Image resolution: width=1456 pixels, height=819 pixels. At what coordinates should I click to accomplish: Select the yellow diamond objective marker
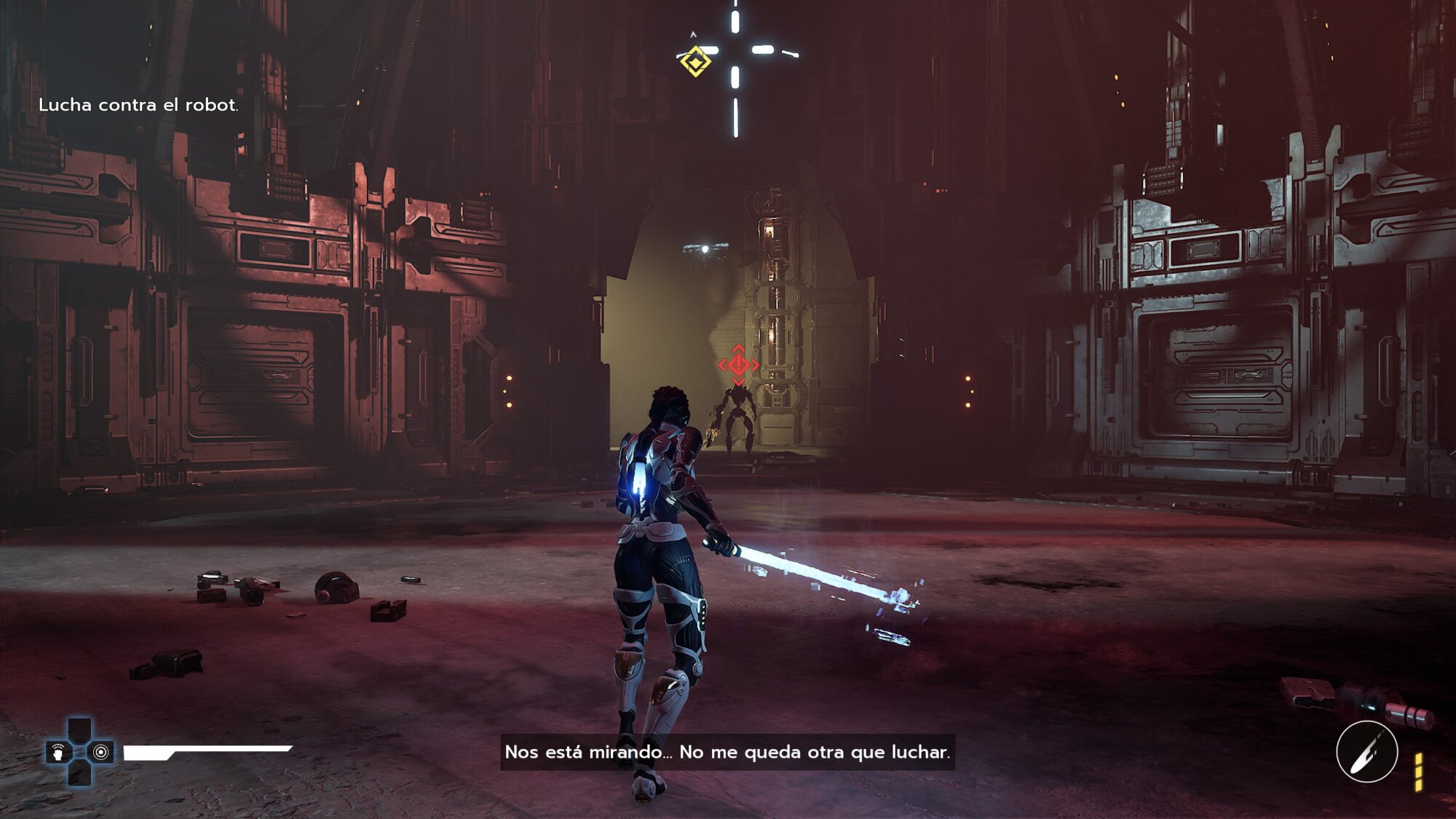[x=695, y=61]
